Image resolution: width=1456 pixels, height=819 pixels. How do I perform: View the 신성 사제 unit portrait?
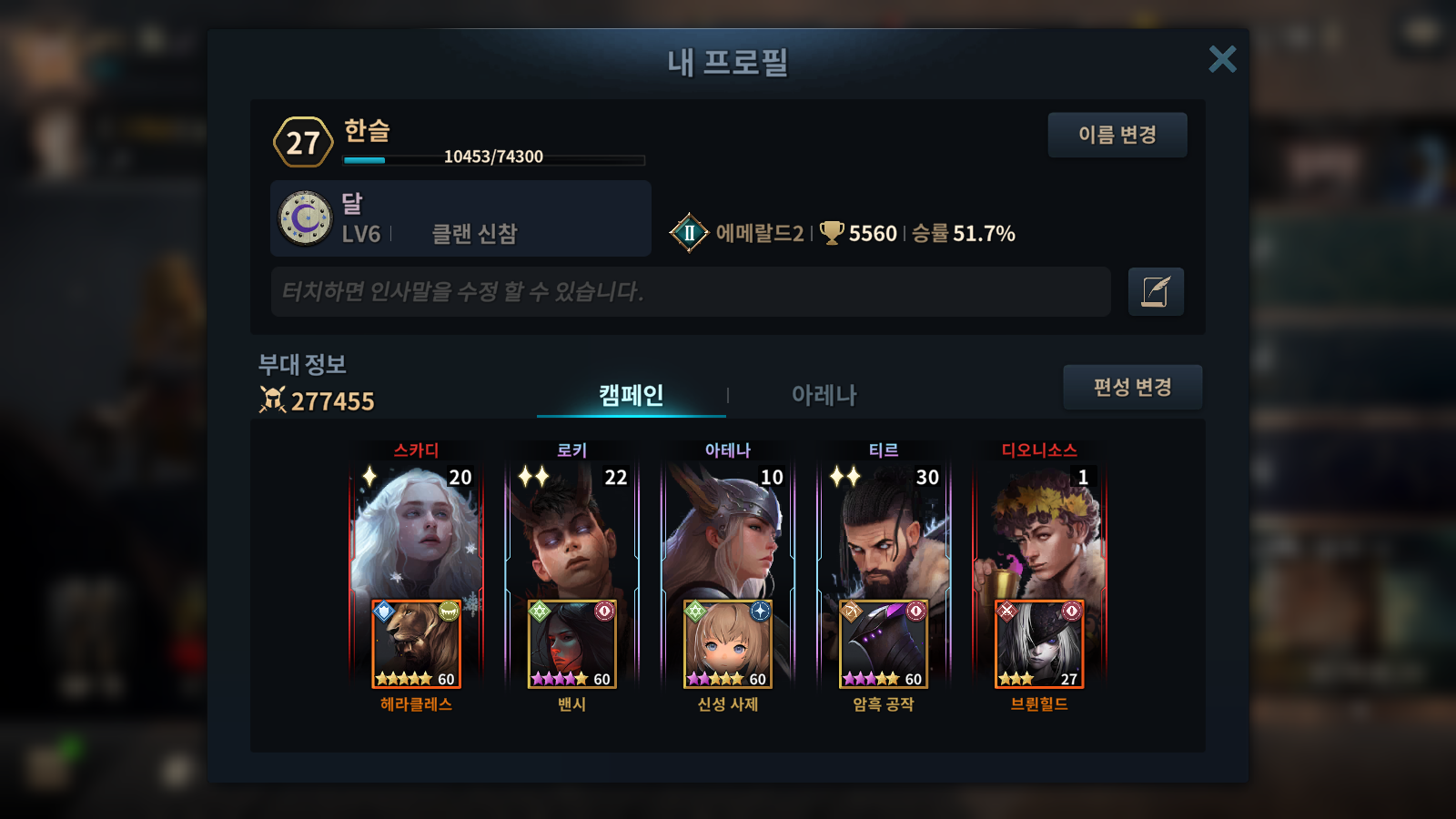(x=727, y=643)
